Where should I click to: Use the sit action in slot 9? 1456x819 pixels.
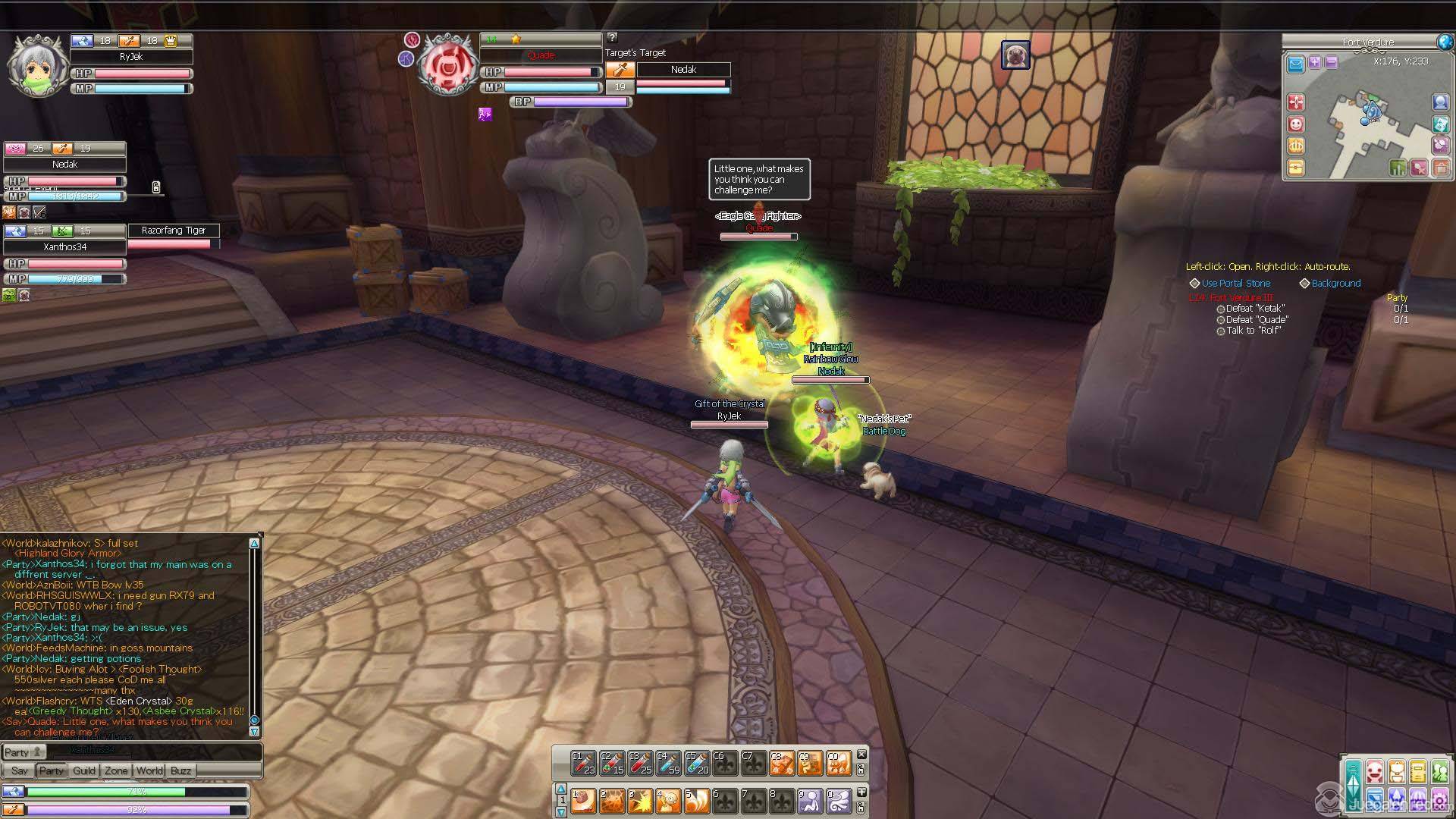810,801
